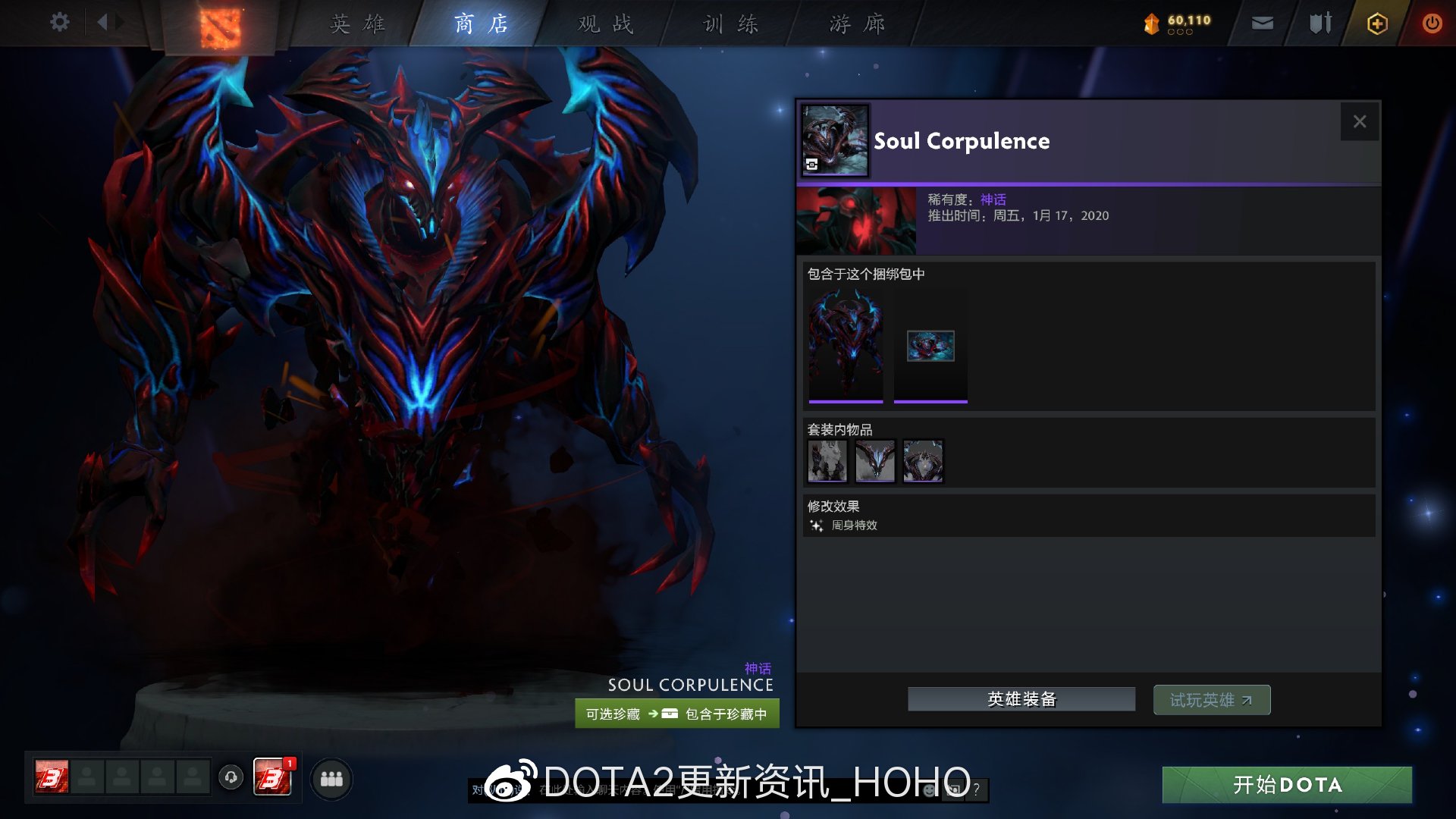Screen dimensions: 1456x819
Task: Click the 英雄装备 button
Action: tap(1021, 698)
